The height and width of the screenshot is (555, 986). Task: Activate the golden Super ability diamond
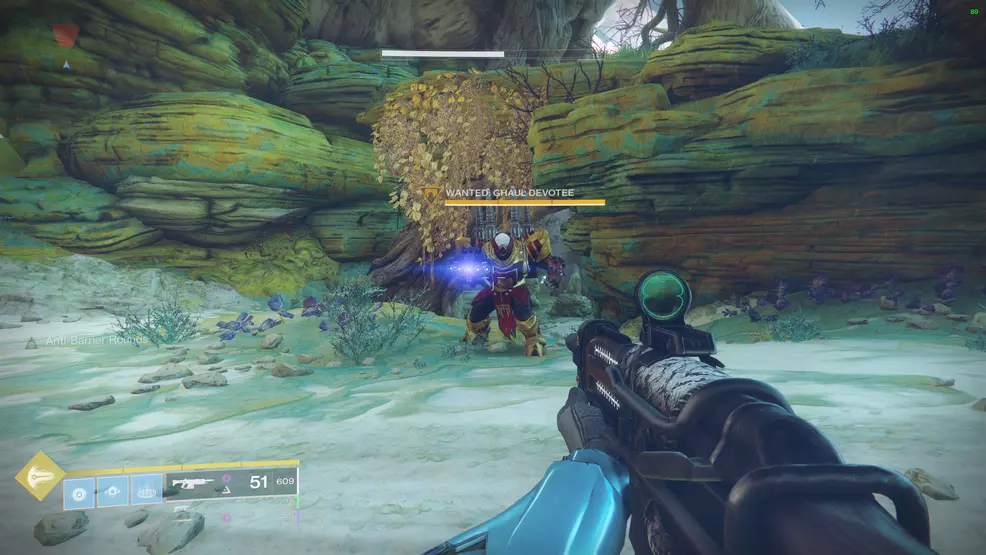point(40,477)
